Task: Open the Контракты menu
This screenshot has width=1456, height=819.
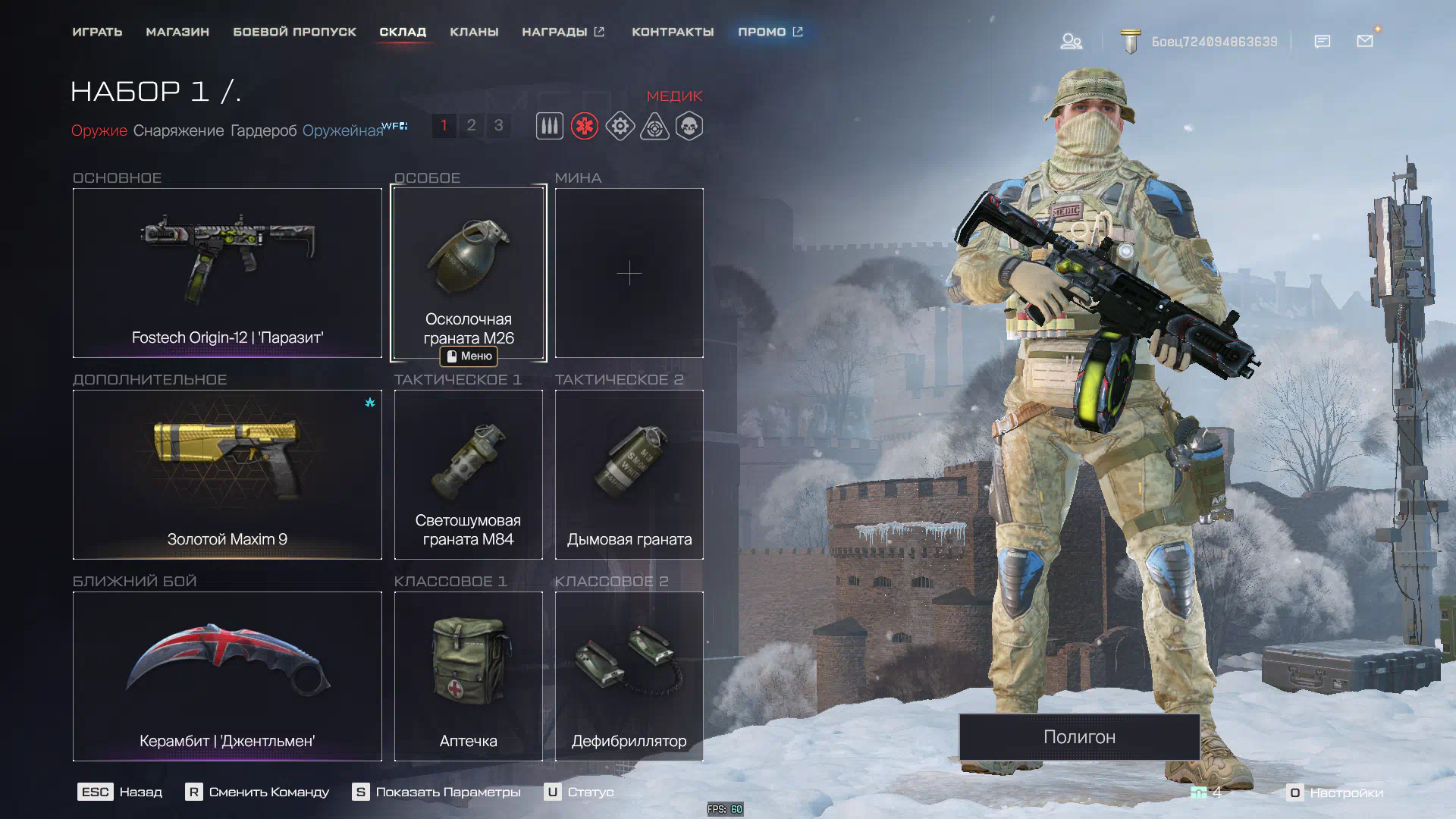Action: point(673,32)
